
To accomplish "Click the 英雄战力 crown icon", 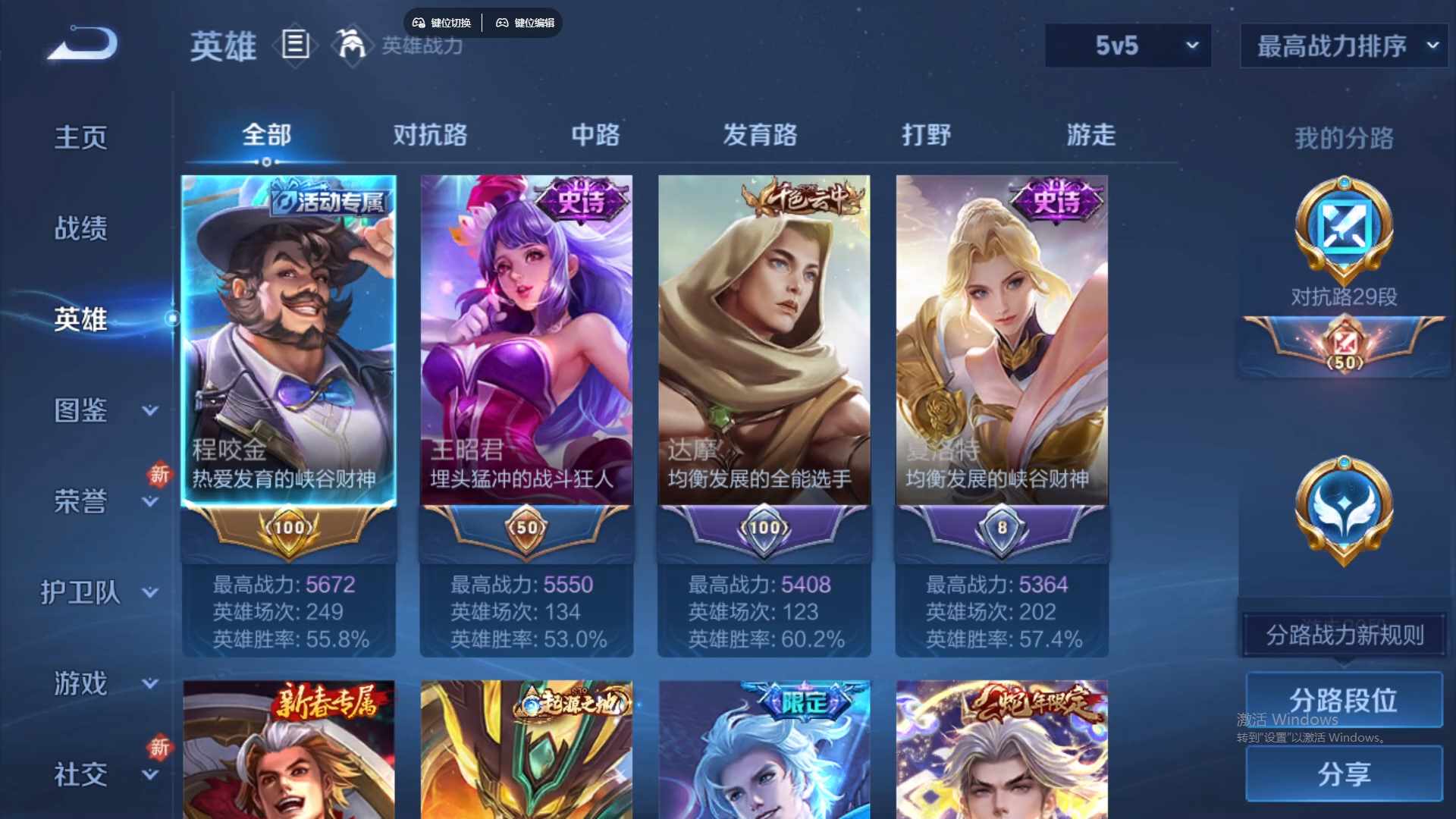I will [x=350, y=44].
